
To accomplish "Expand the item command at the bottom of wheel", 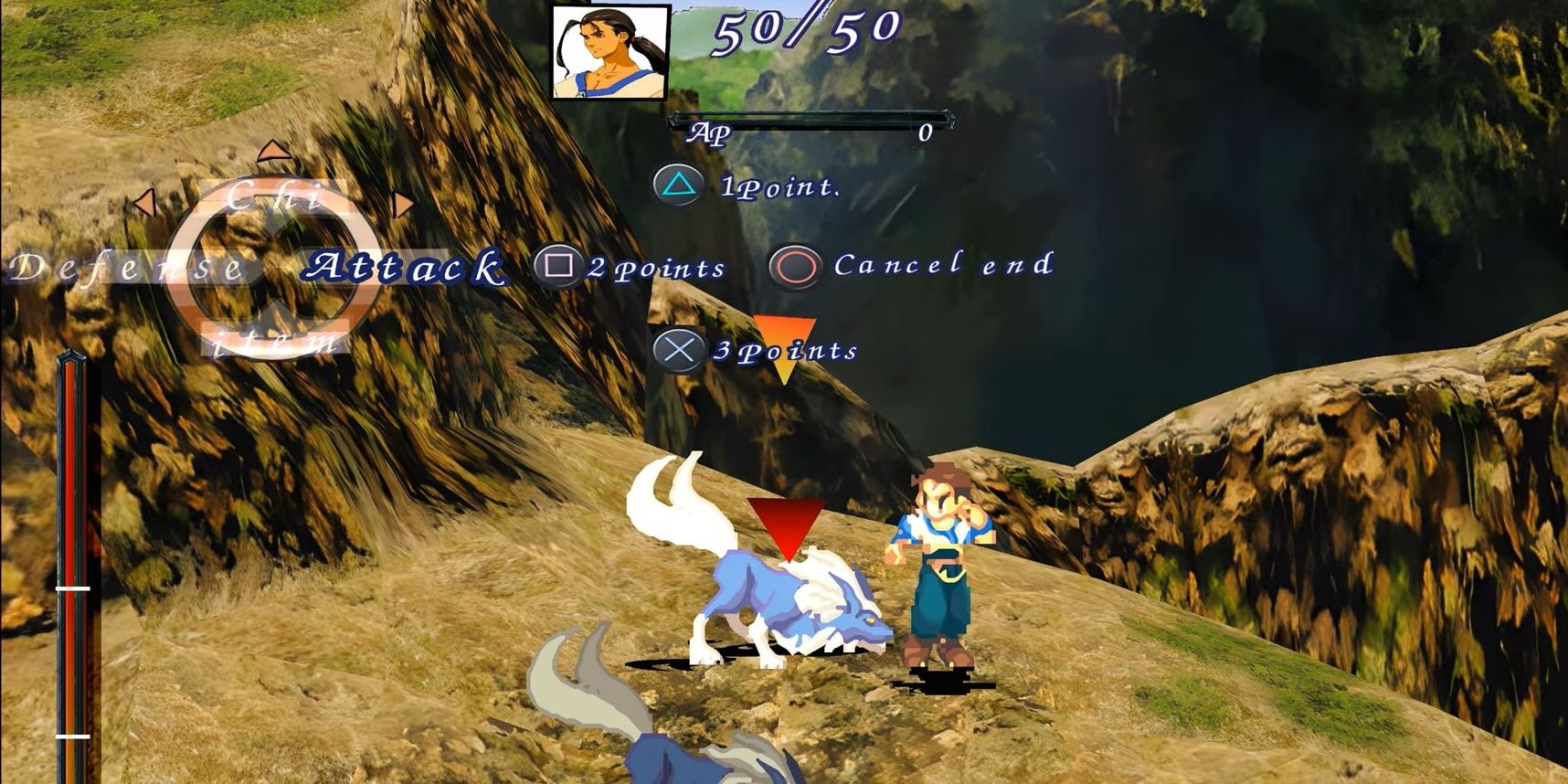I will (271, 343).
